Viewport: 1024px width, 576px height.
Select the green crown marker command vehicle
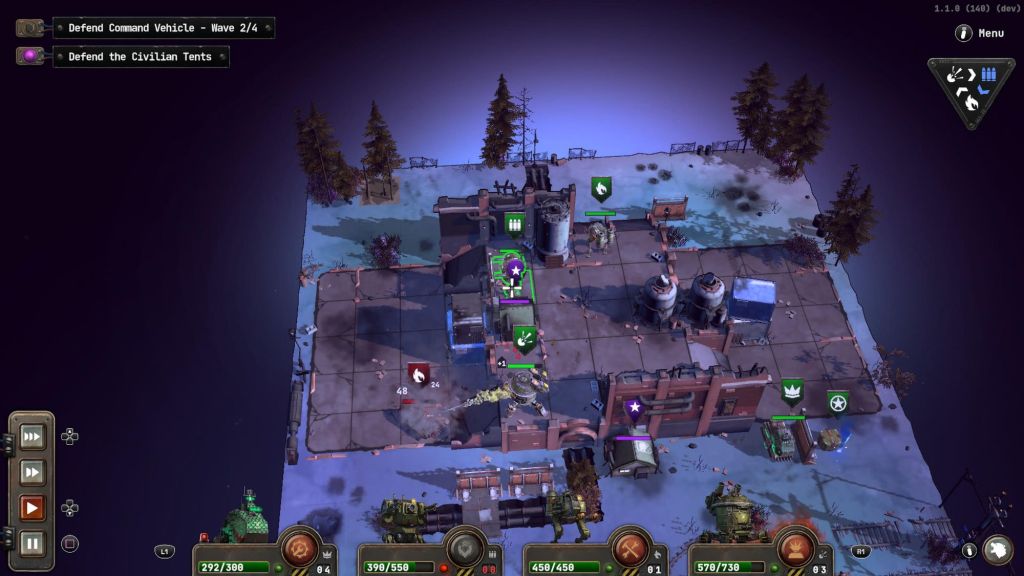click(x=792, y=391)
